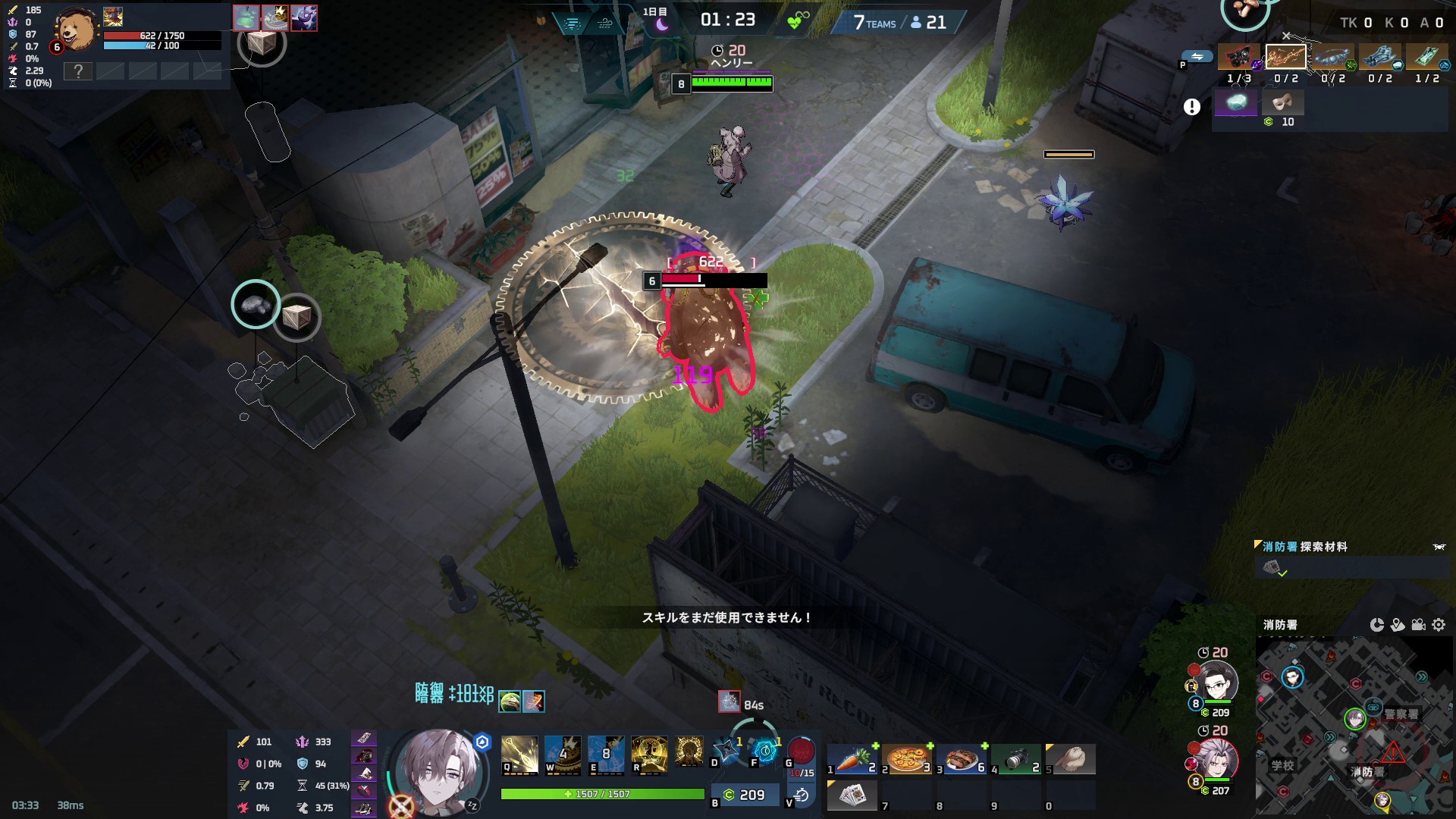Open the map marker route icon
The image size is (1456, 819).
coord(1398,625)
